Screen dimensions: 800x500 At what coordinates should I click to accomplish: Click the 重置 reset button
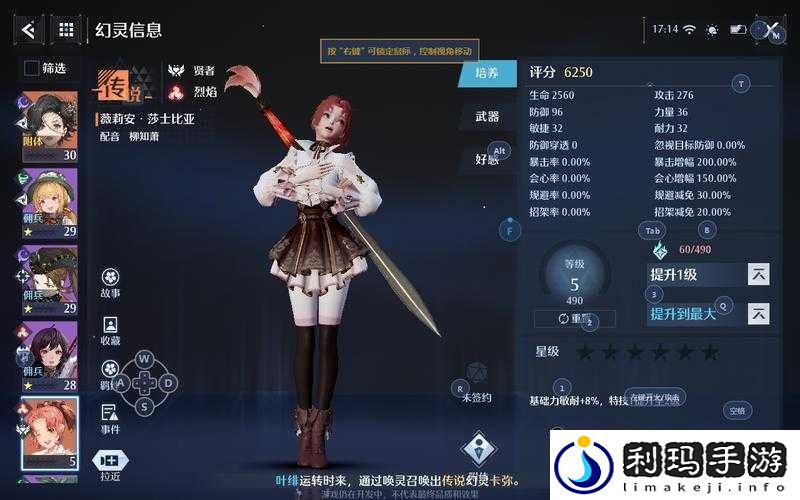(574, 318)
